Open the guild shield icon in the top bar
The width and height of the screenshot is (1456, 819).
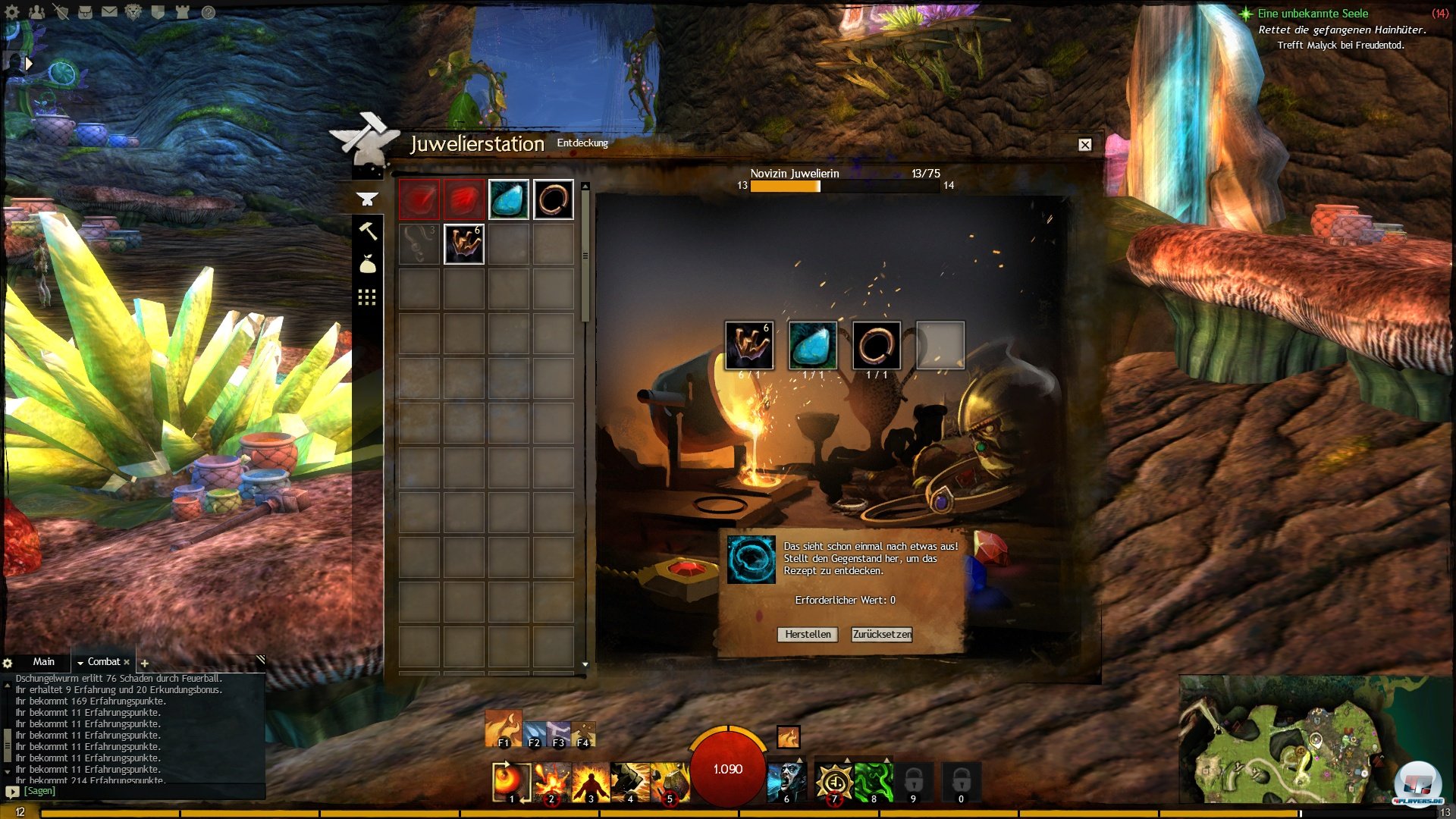pyautogui.click(x=158, y=11)
